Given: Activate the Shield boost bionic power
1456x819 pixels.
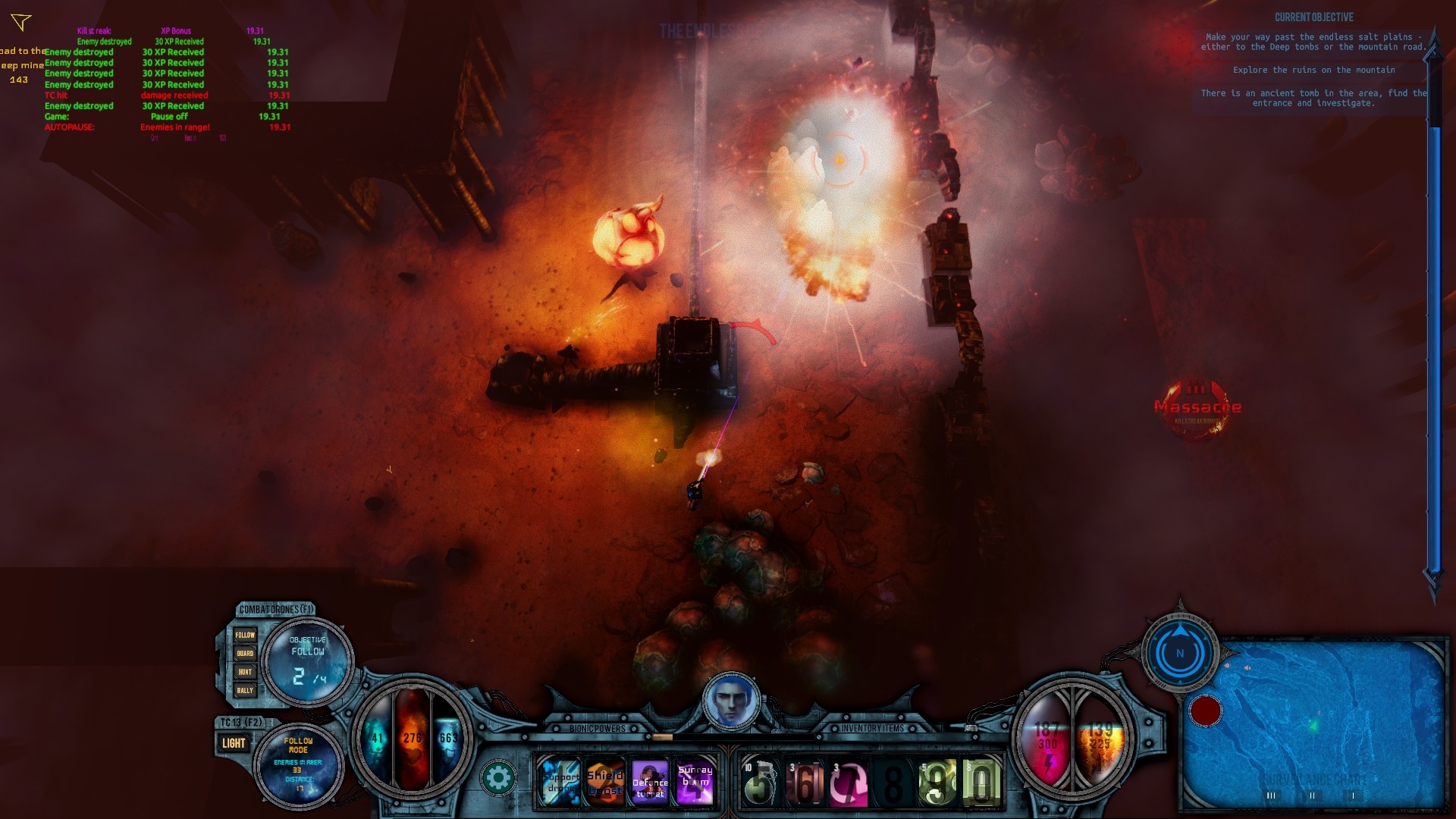Looking at the screenshot, I should 604,781.
